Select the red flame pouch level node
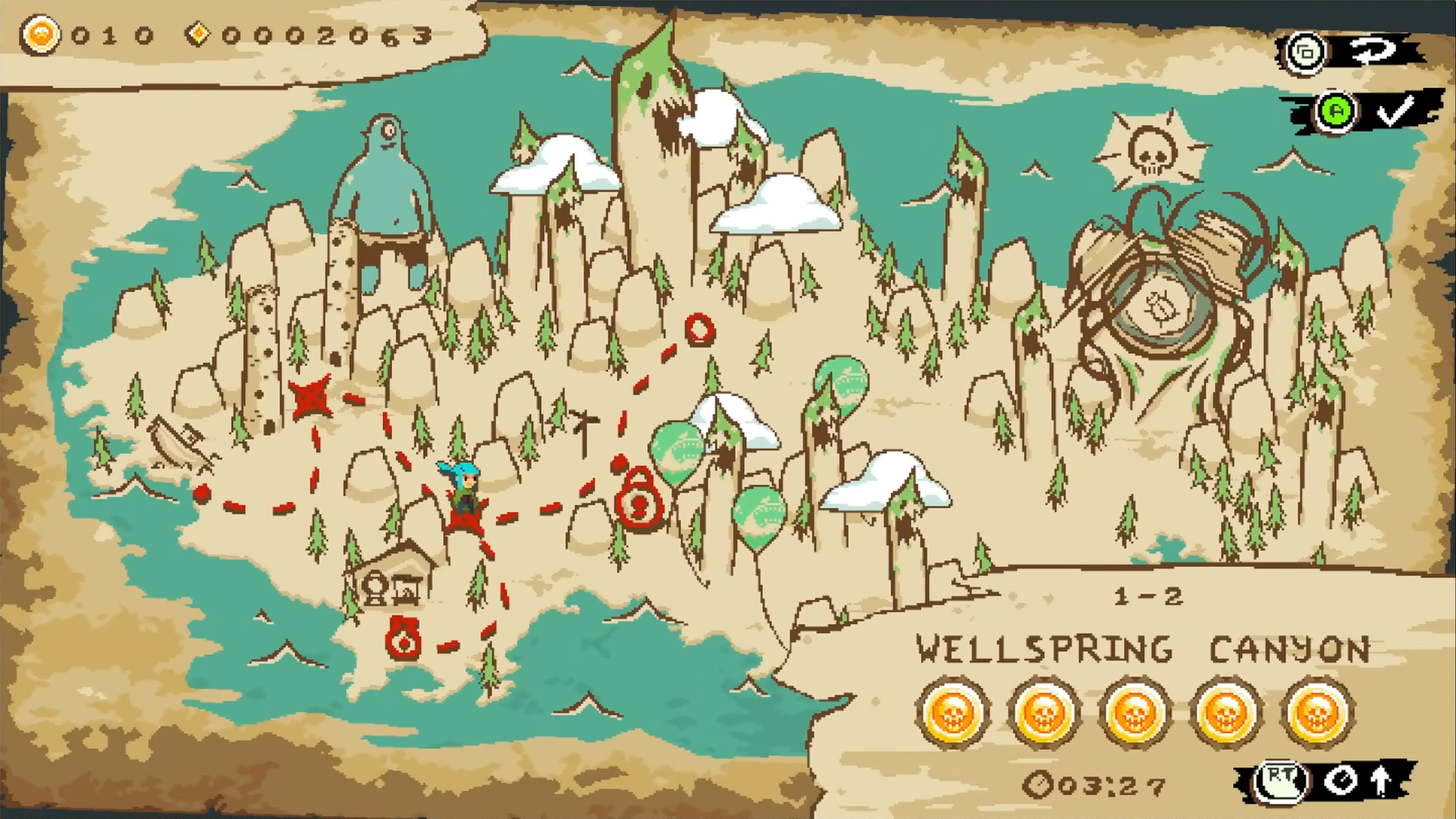Screen dimensions: 1456x819 (403, 639)
